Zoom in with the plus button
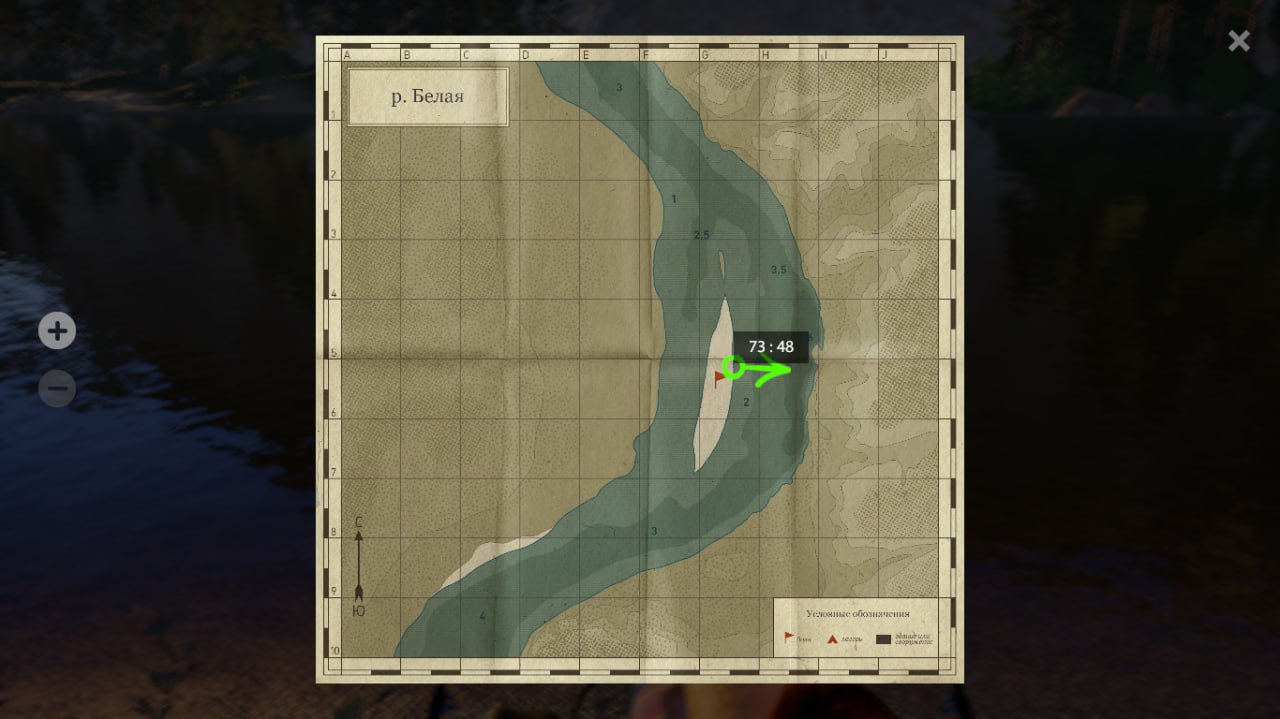1280x719 pixels. [57, 331]
